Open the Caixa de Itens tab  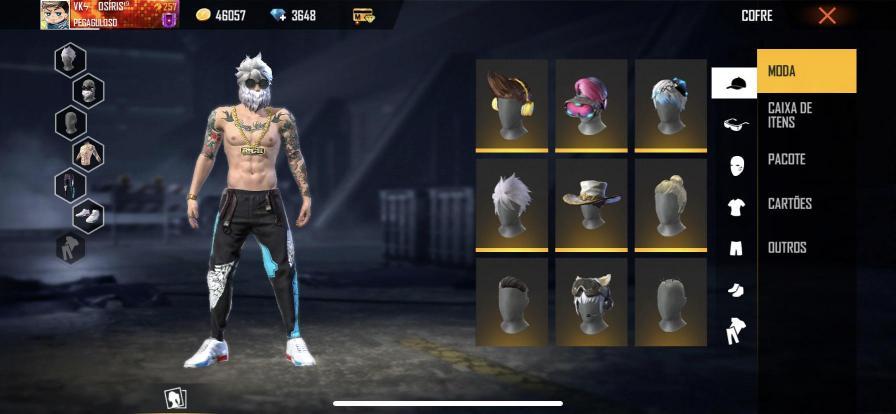[806, 115]
